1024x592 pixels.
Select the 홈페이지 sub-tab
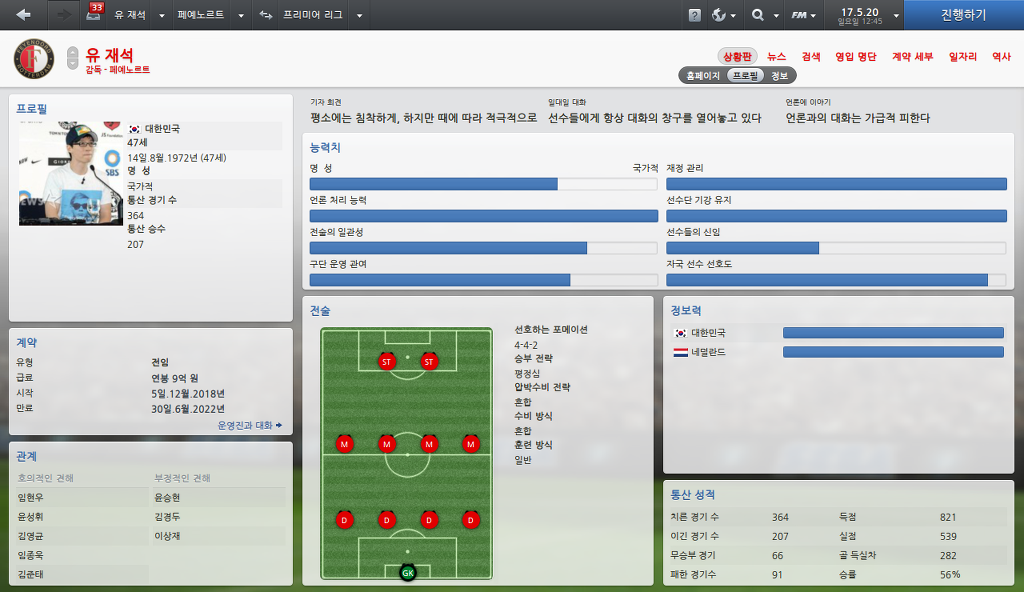tap(702, 75)
